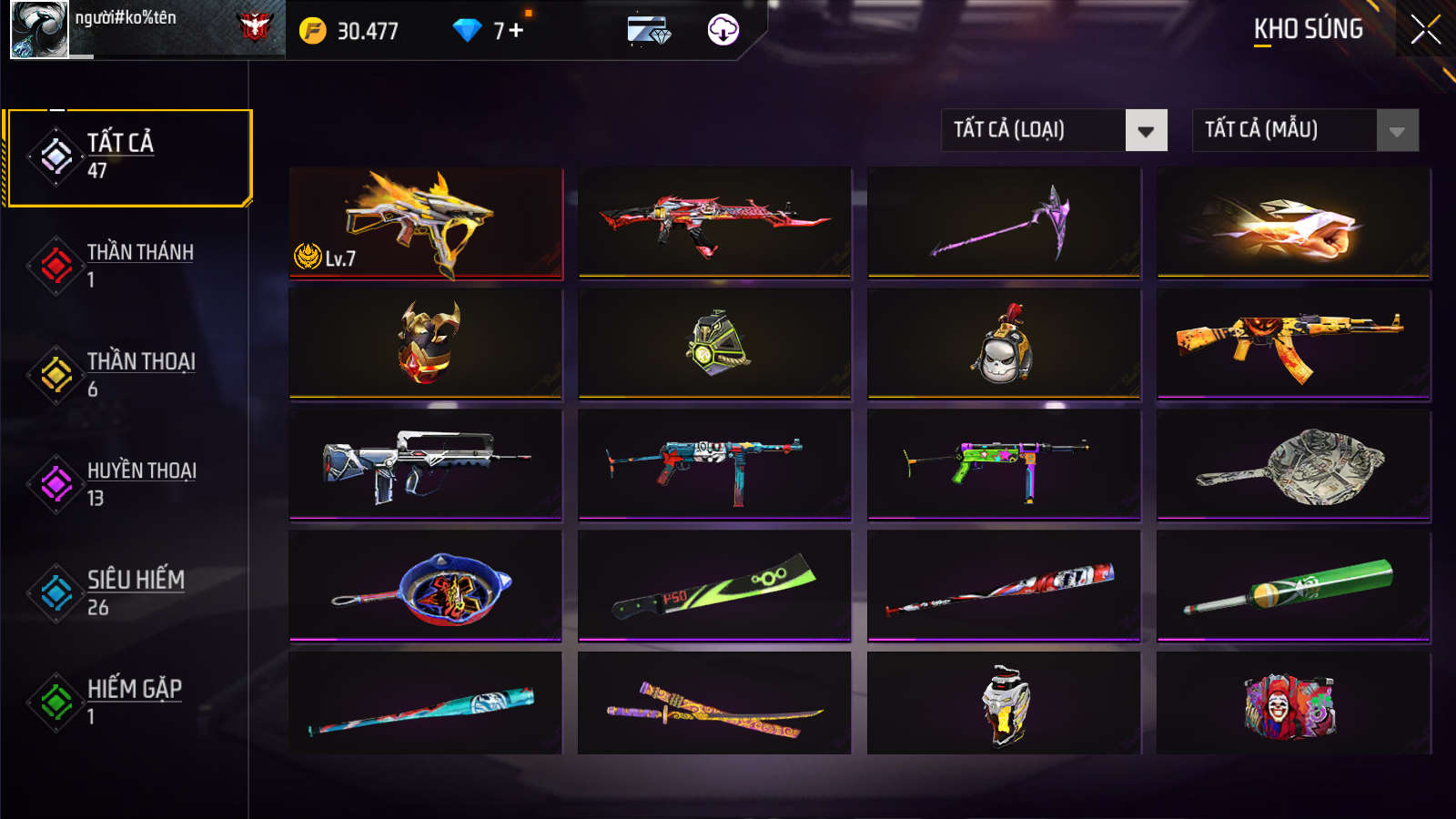
Task: Add diamonds with the plus button
Action: [516, 31]
